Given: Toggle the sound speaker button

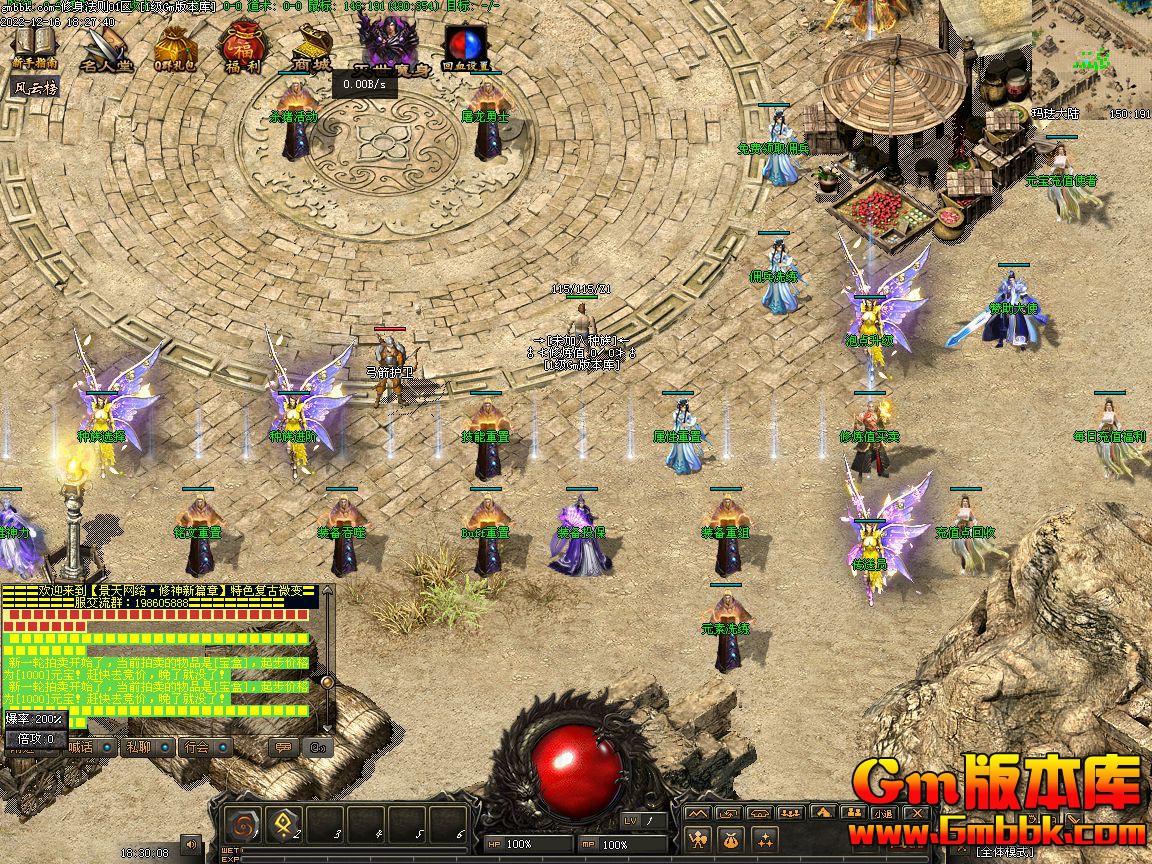Looking at the screenshot, I should click(x=190, y=845).
